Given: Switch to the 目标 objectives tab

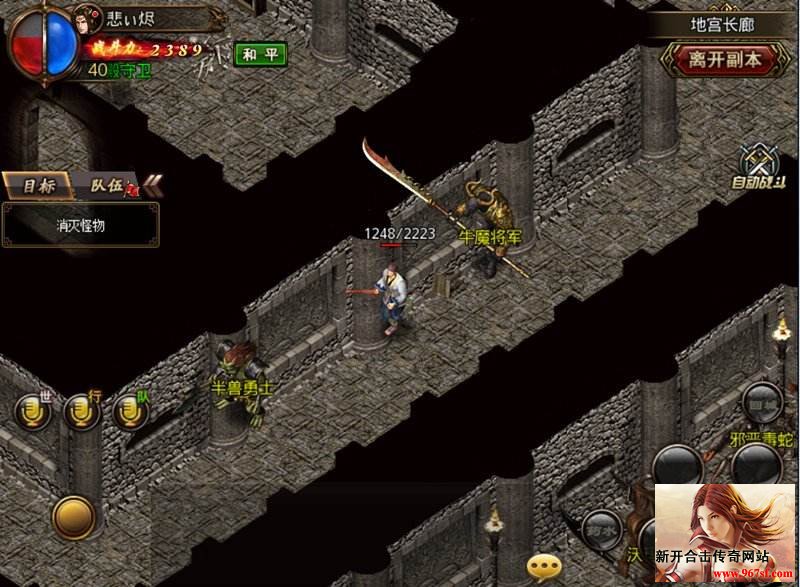Looking at the screenshot, I should tap(38, 185).
